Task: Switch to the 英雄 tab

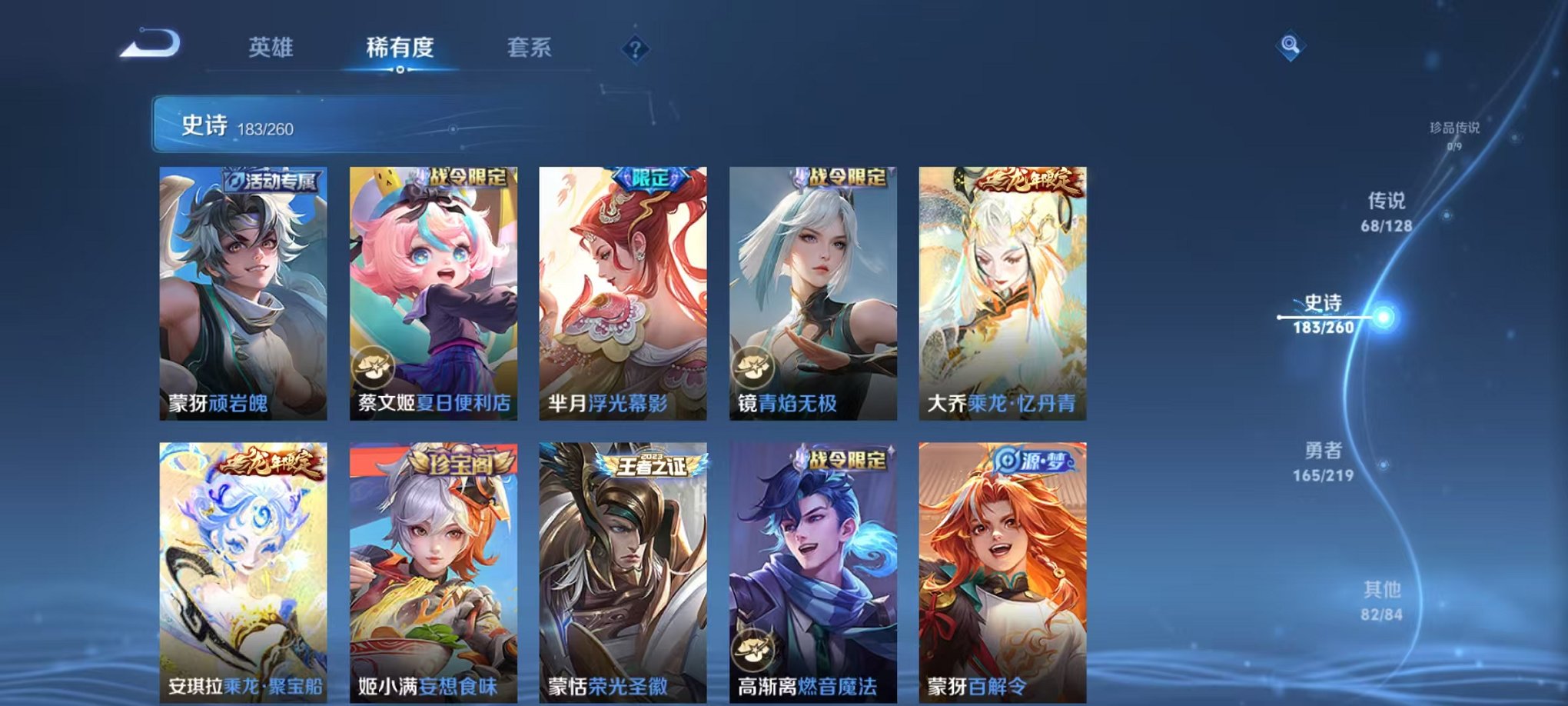Action: 273,48
